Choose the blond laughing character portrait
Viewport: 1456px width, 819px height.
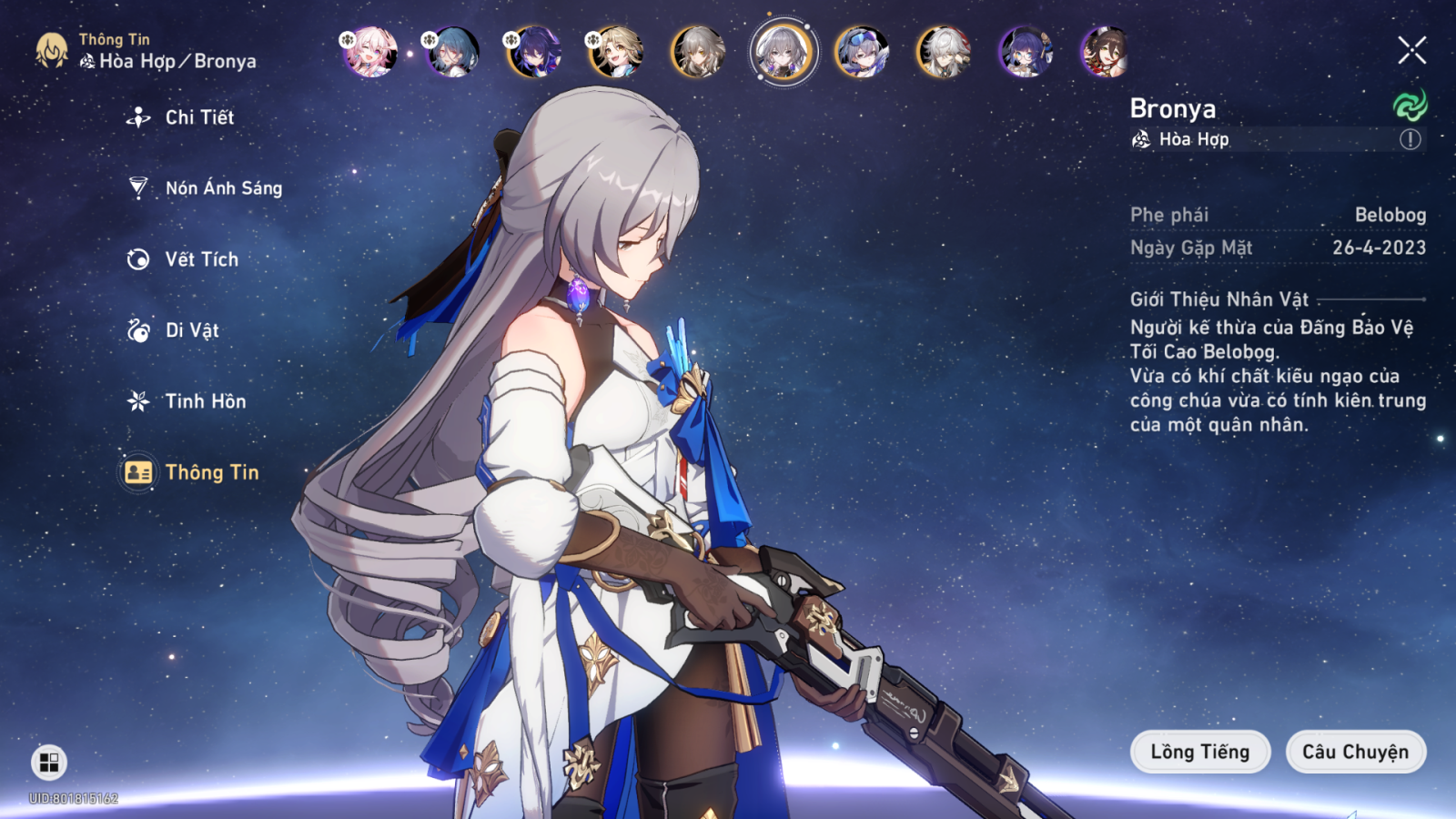click(616, 51)
